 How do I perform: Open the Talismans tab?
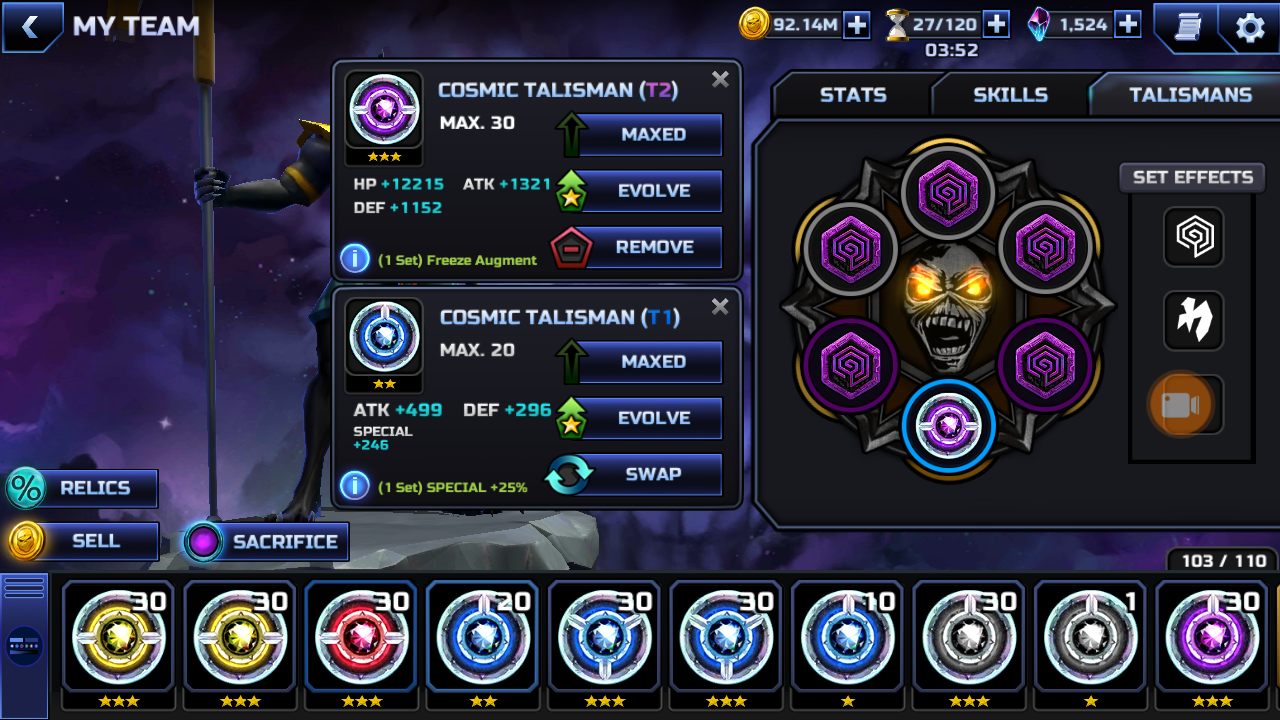[1190, 95]
